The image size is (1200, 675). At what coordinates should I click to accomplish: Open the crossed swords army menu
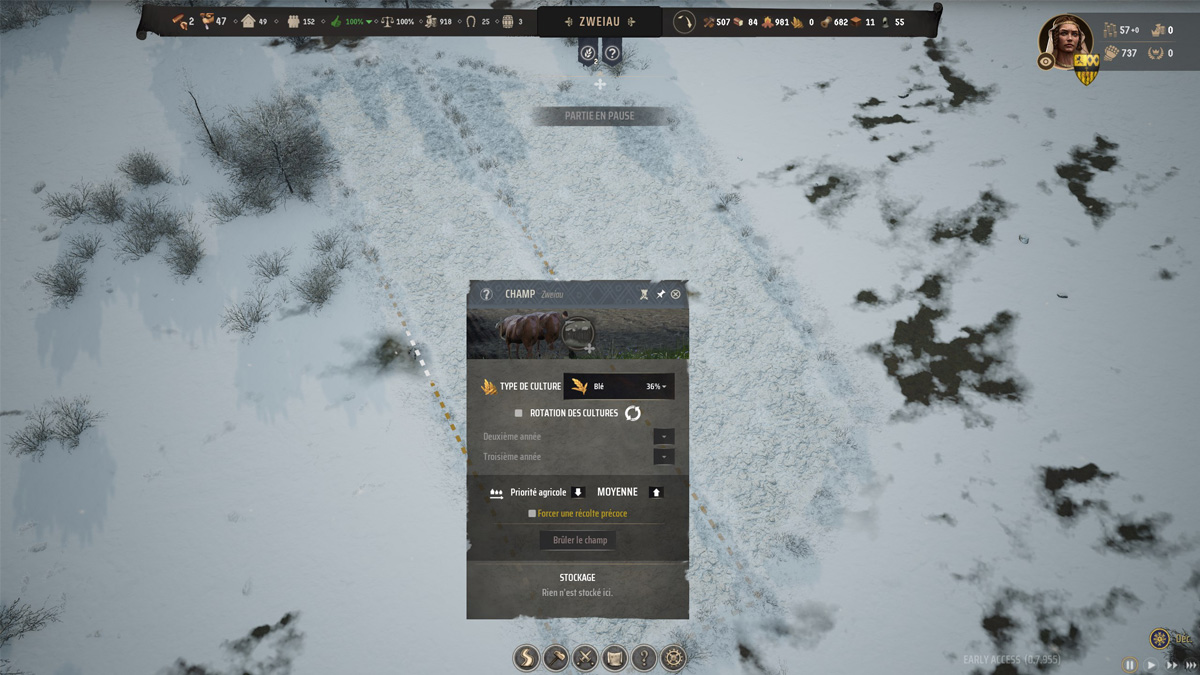pos(585,657)
